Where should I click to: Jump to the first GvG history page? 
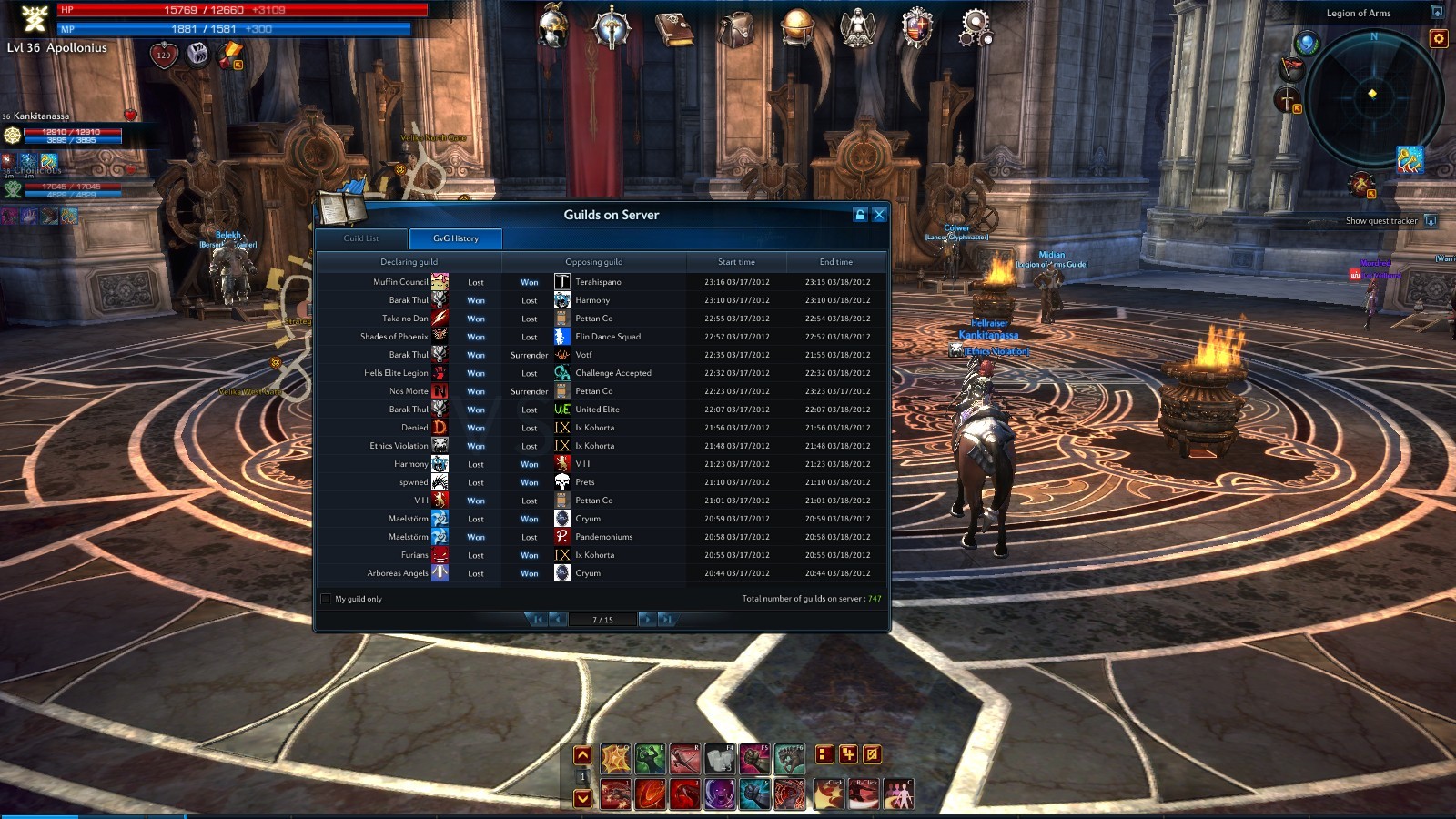[x=537, y=620]
